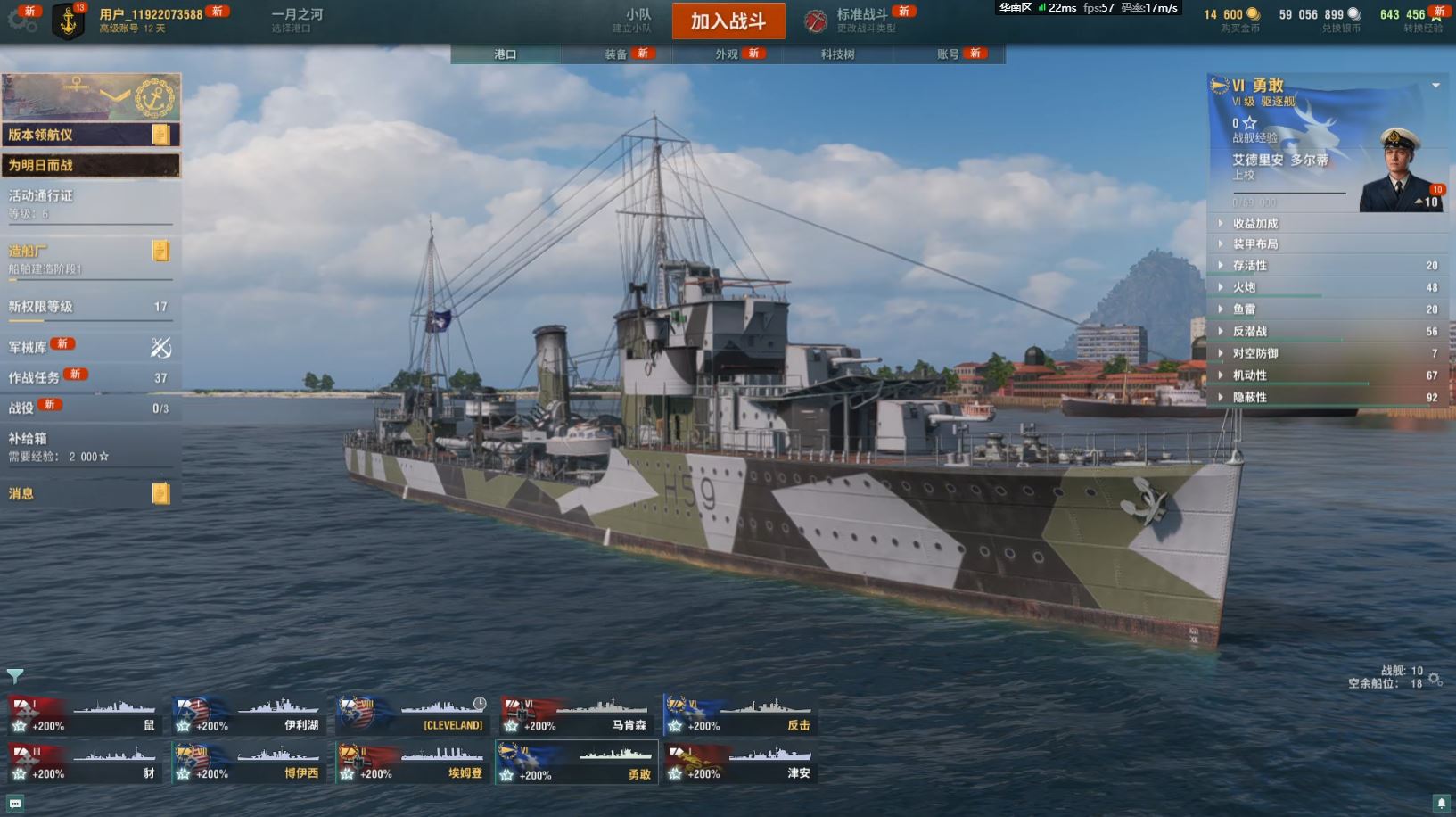Image resolution: width=1456 pixels, height=817 pixels.
Task: Choose the 津安 ship from carousel
Action: click(740, 763)
